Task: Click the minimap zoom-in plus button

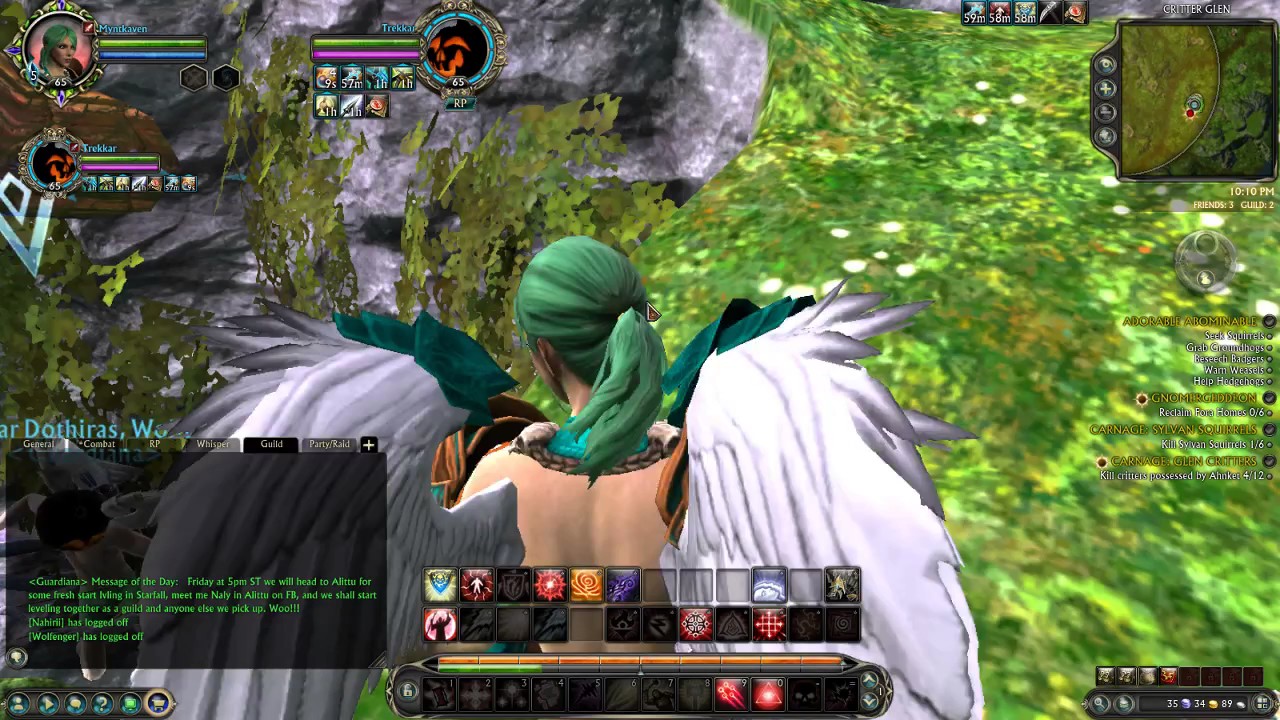Action: pos(1106,88)
